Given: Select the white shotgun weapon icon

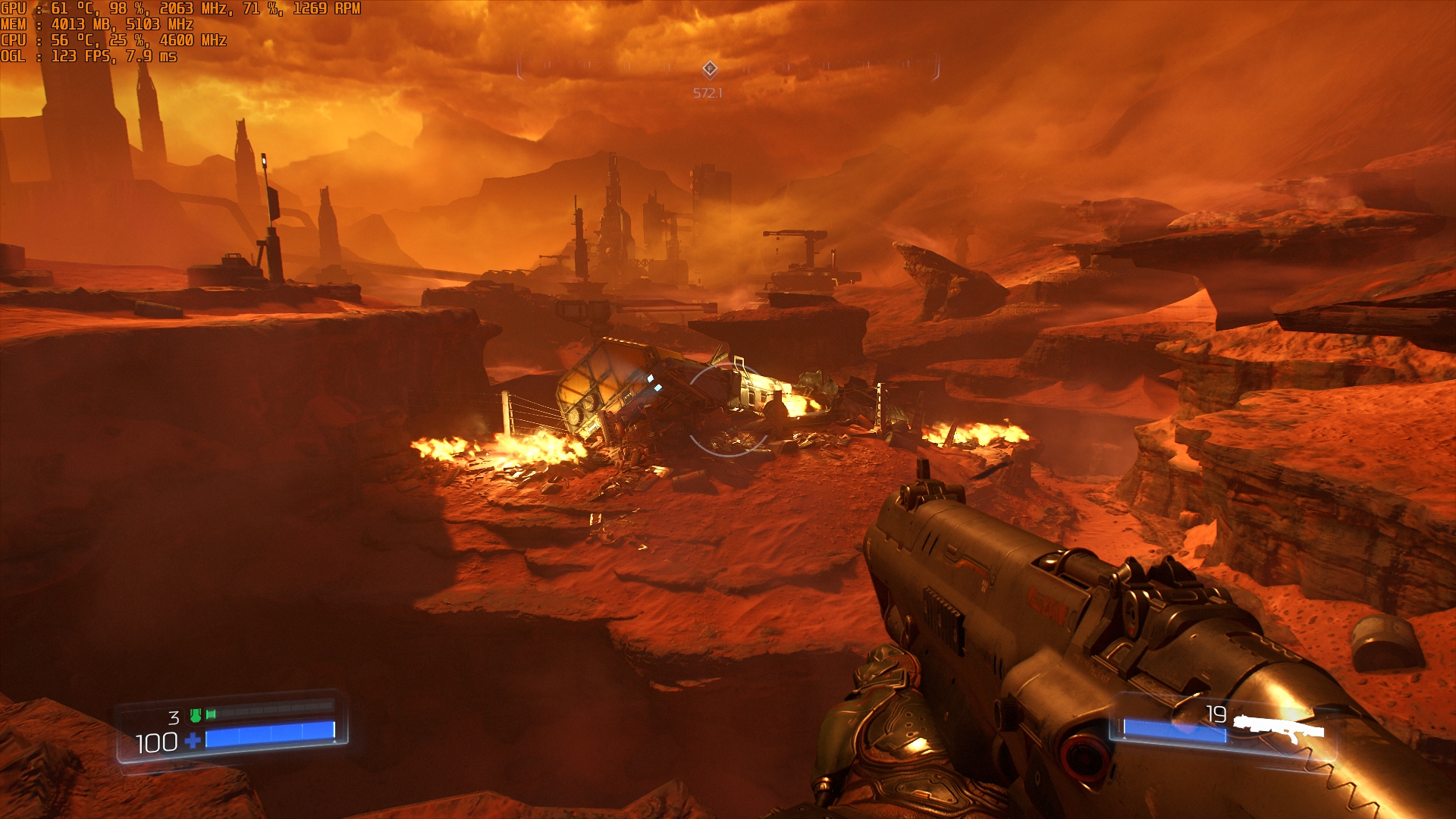Looking at the screenshot, I should click(1279, 728).
